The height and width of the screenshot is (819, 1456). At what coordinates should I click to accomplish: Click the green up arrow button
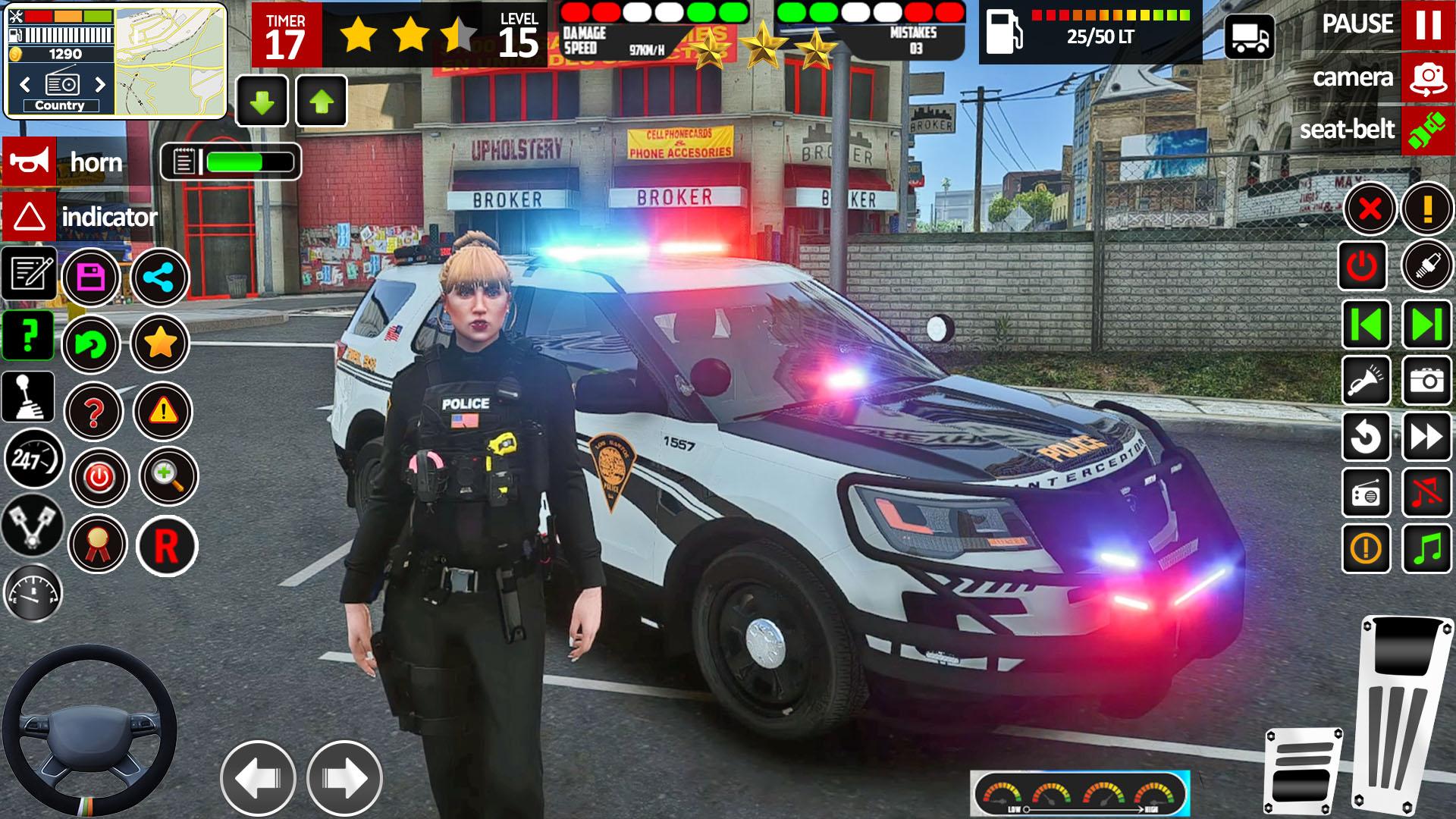[322, 101]
